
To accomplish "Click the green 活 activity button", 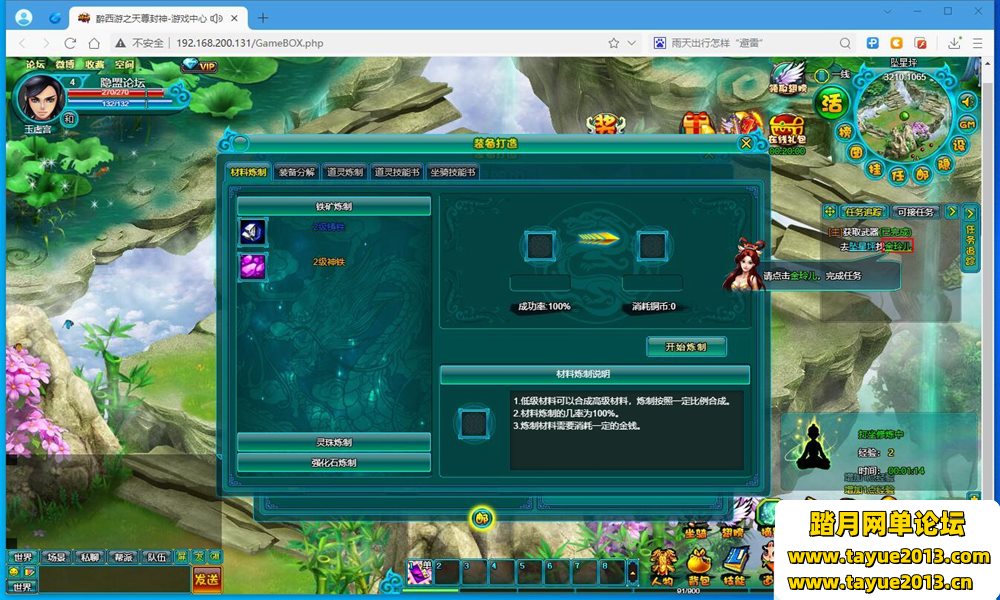I will [x=830, y=102].
